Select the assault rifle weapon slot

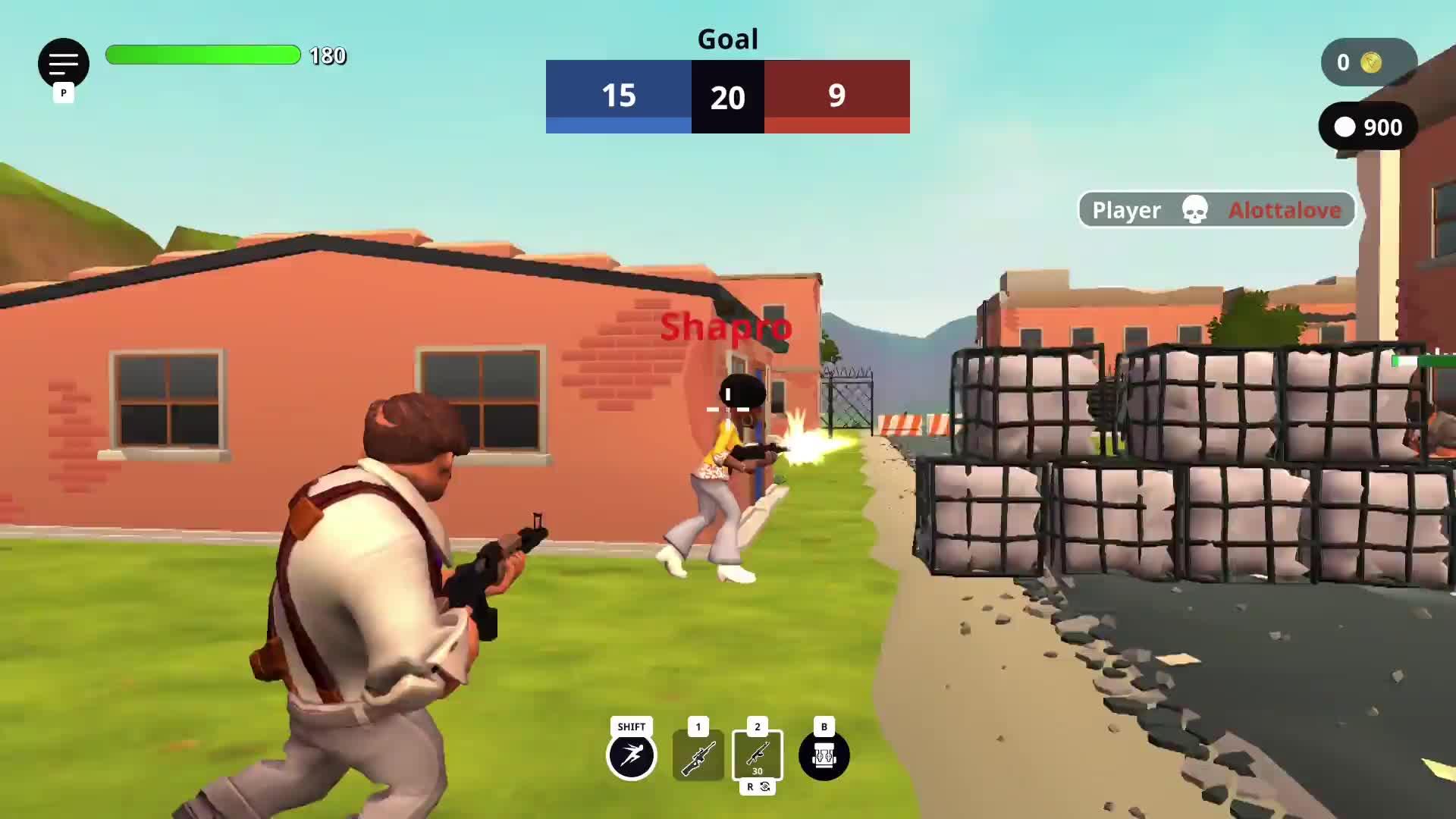click(x=757, y=755)
